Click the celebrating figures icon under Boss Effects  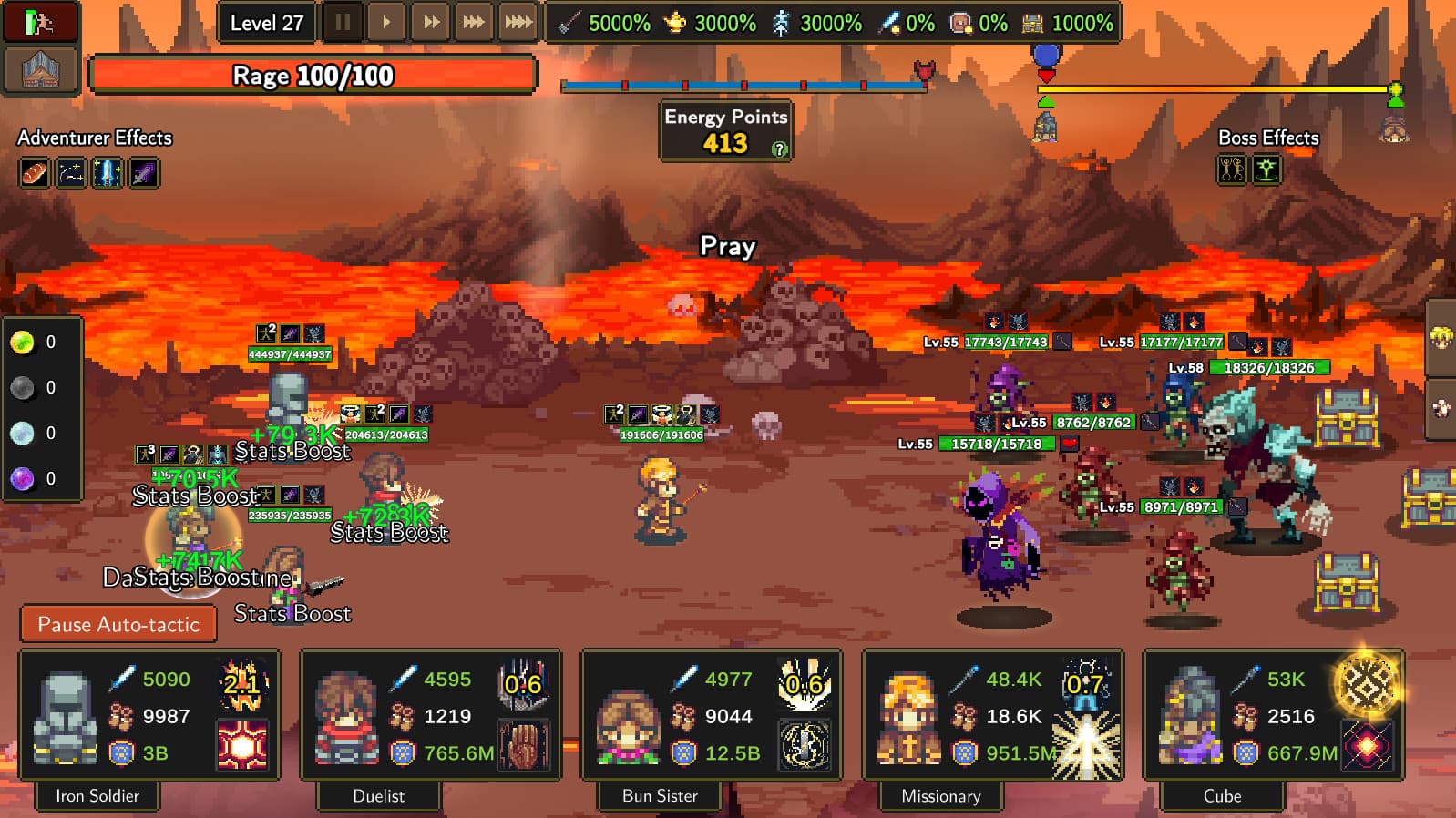point(1232,169)
